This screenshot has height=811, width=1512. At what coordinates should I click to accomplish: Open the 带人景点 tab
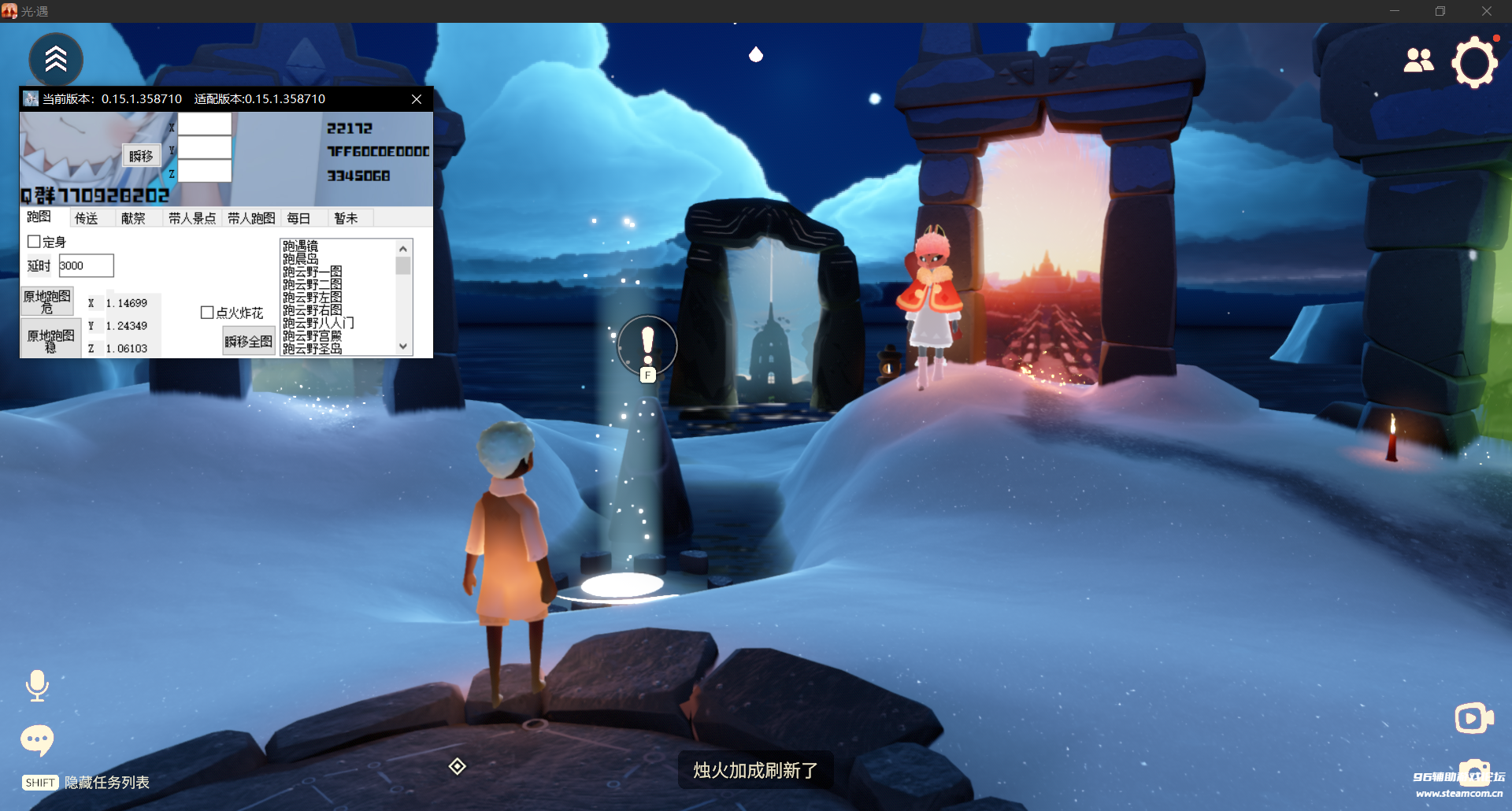[x=192, y=218]
